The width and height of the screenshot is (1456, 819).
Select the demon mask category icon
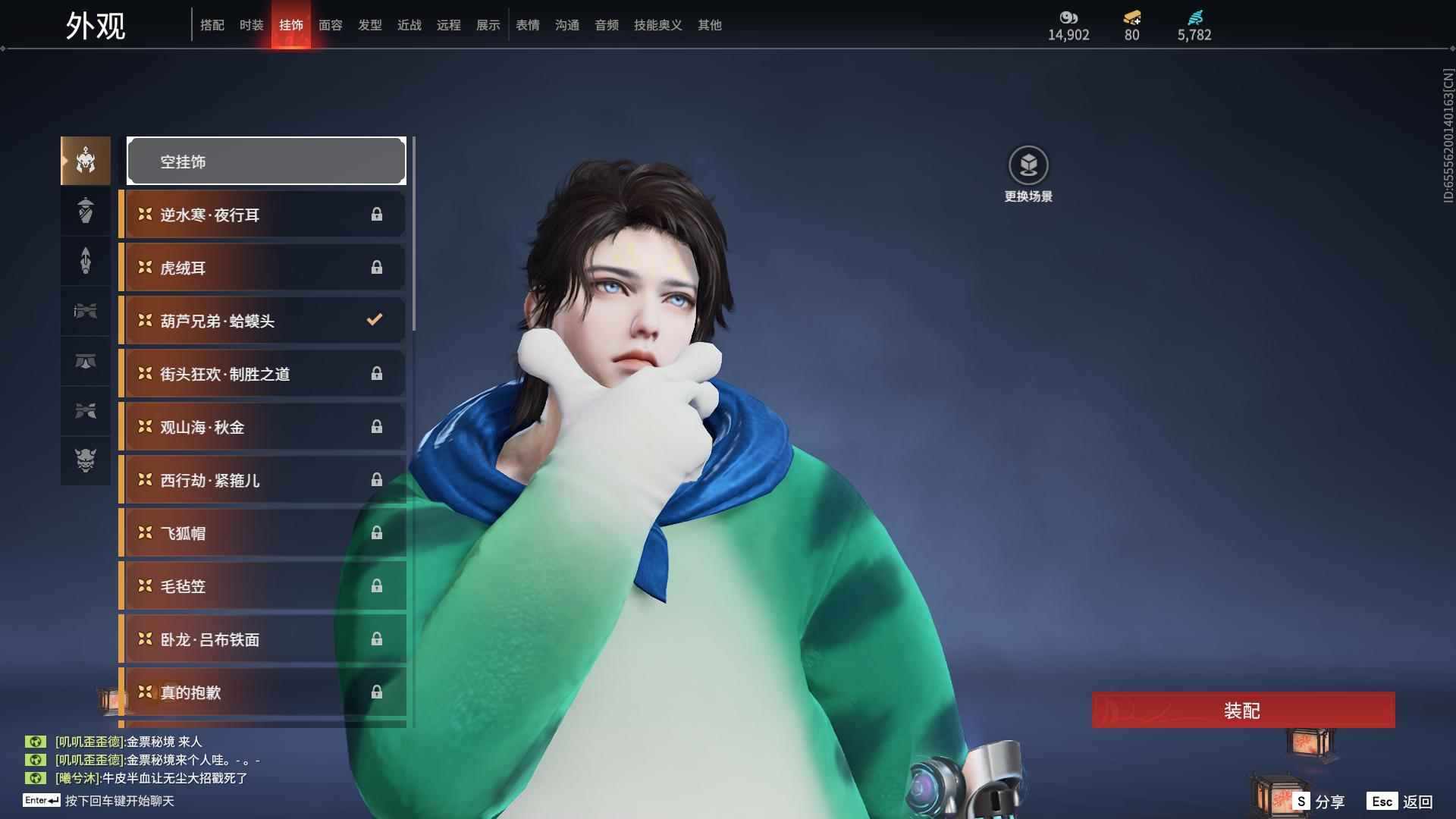86,460
